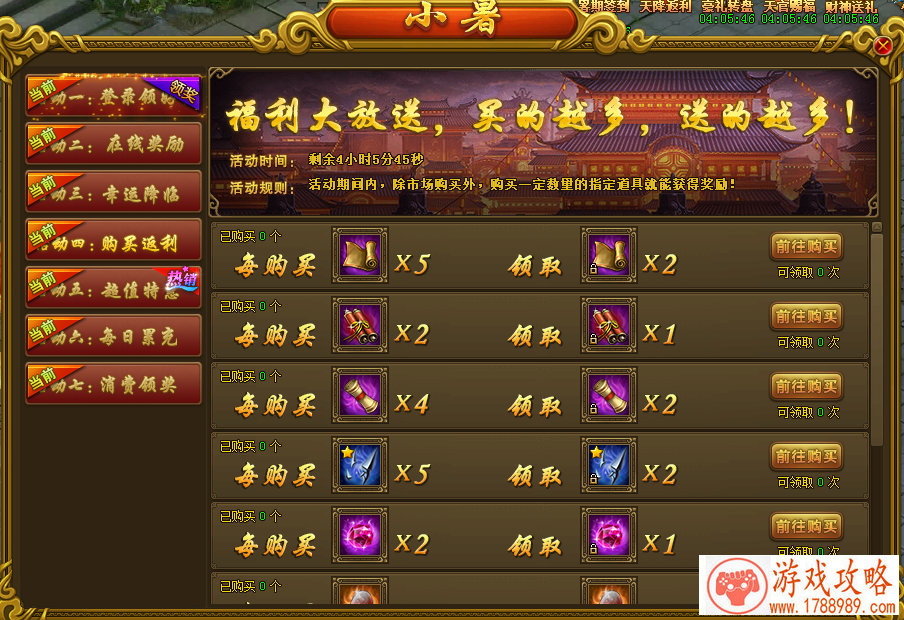
Task: Open the 活动五：超值特惠 hot-sale tab
Action: tap(113, 288)
